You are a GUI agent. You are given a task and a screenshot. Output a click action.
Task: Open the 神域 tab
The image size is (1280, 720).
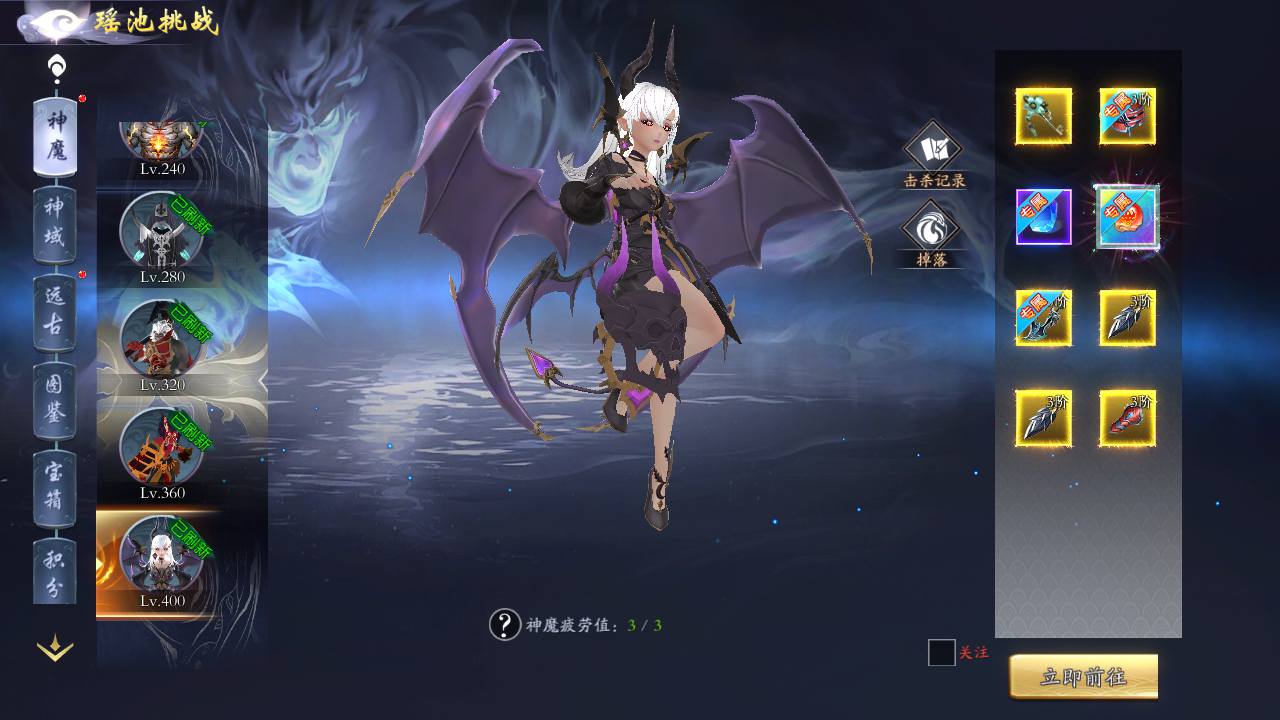(55, 223)
